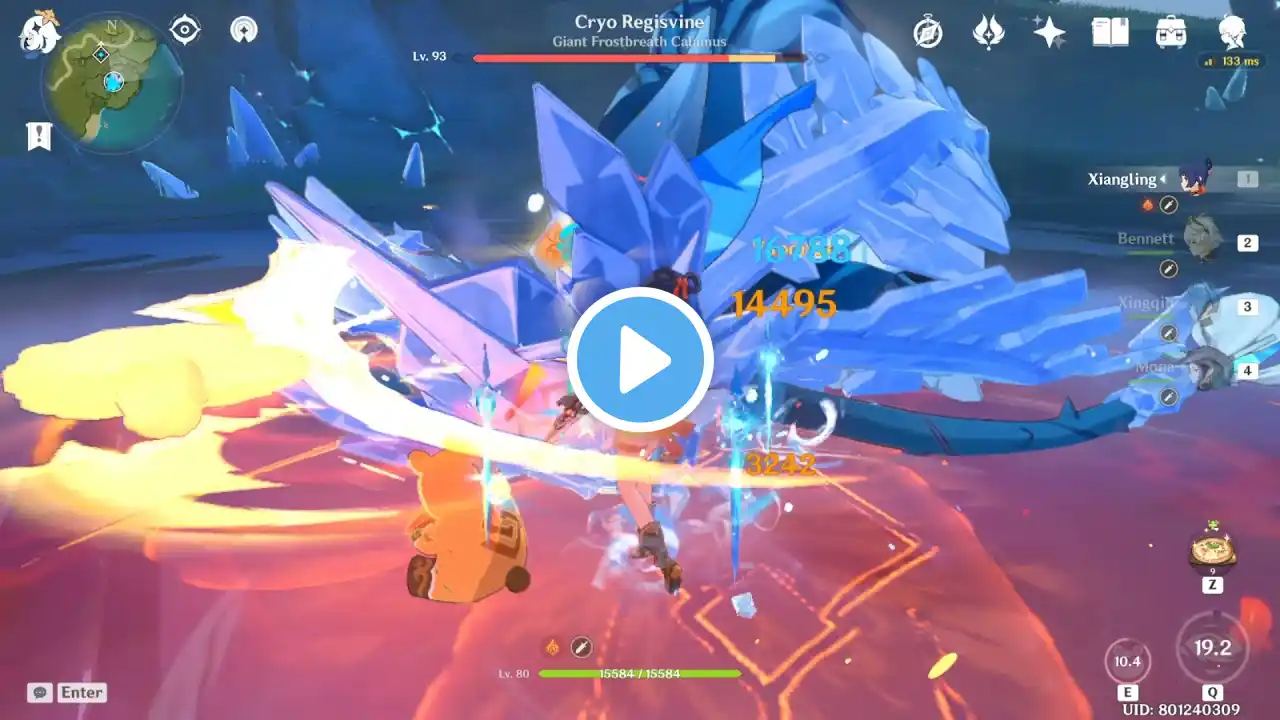Play the video

pos(640,360)
